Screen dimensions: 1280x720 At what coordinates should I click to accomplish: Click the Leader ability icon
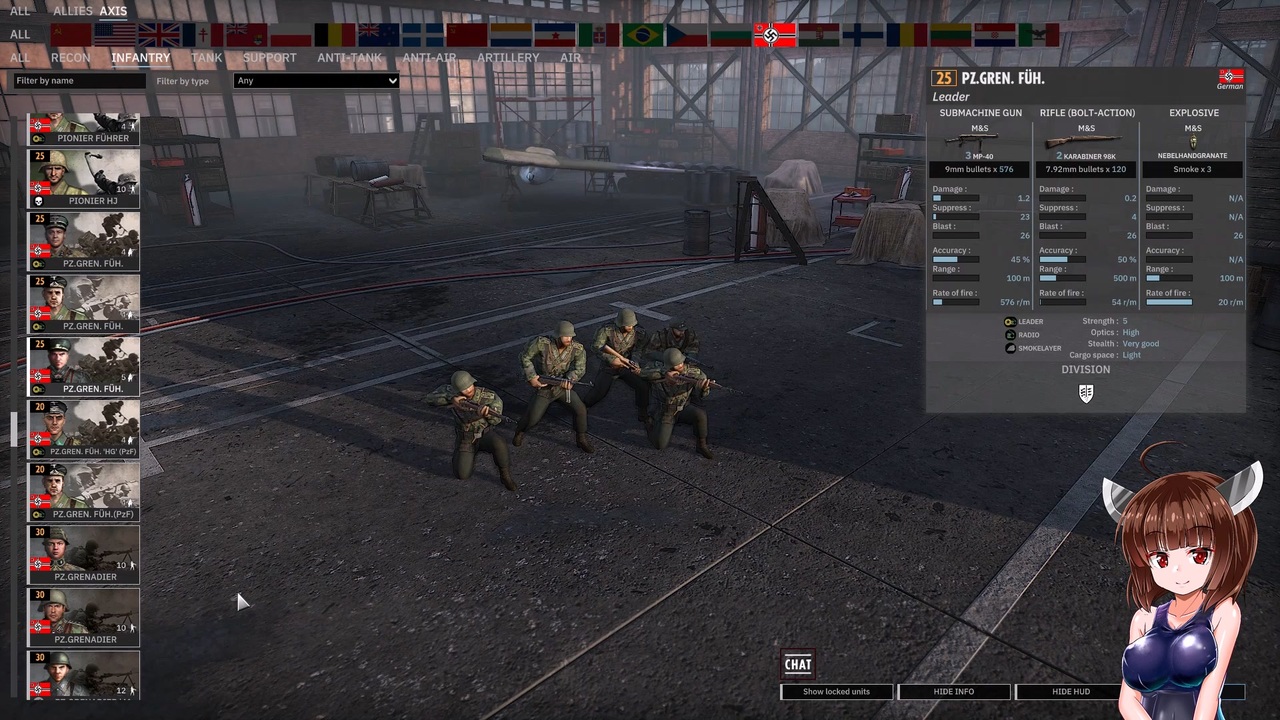pos(1009,321)
